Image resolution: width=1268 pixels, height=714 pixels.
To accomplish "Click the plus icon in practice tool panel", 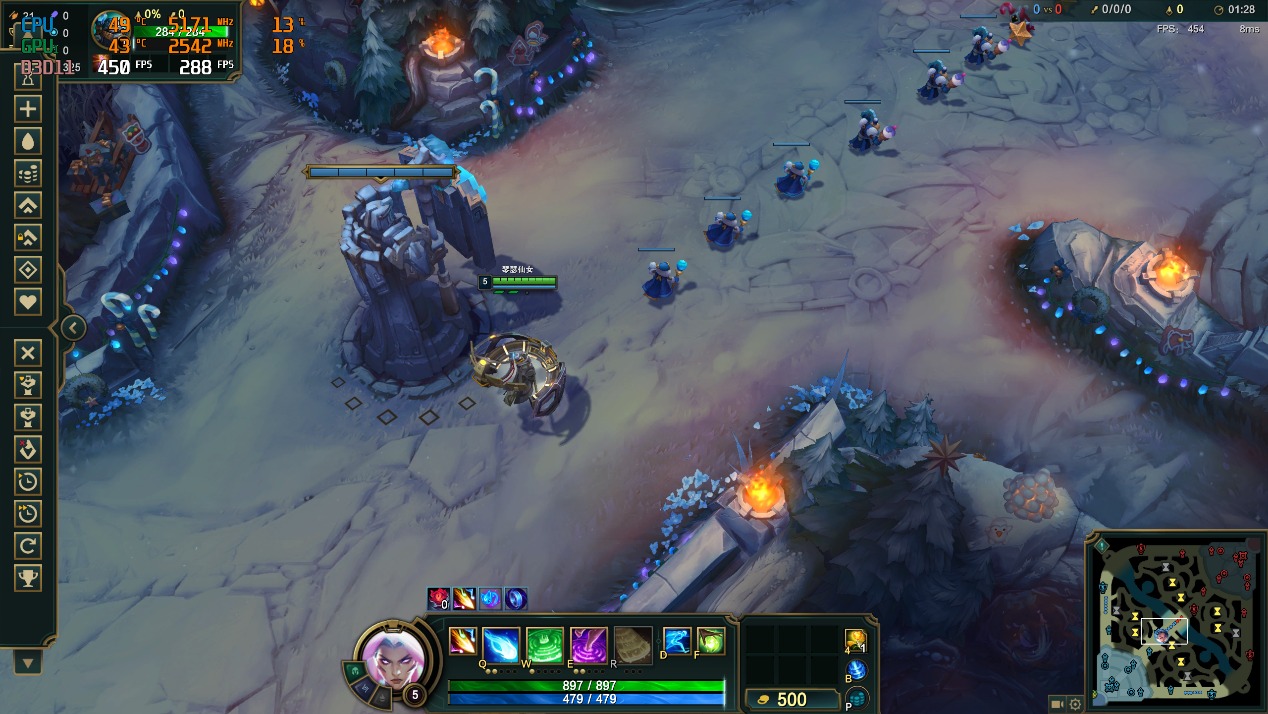I will point(28,110).
